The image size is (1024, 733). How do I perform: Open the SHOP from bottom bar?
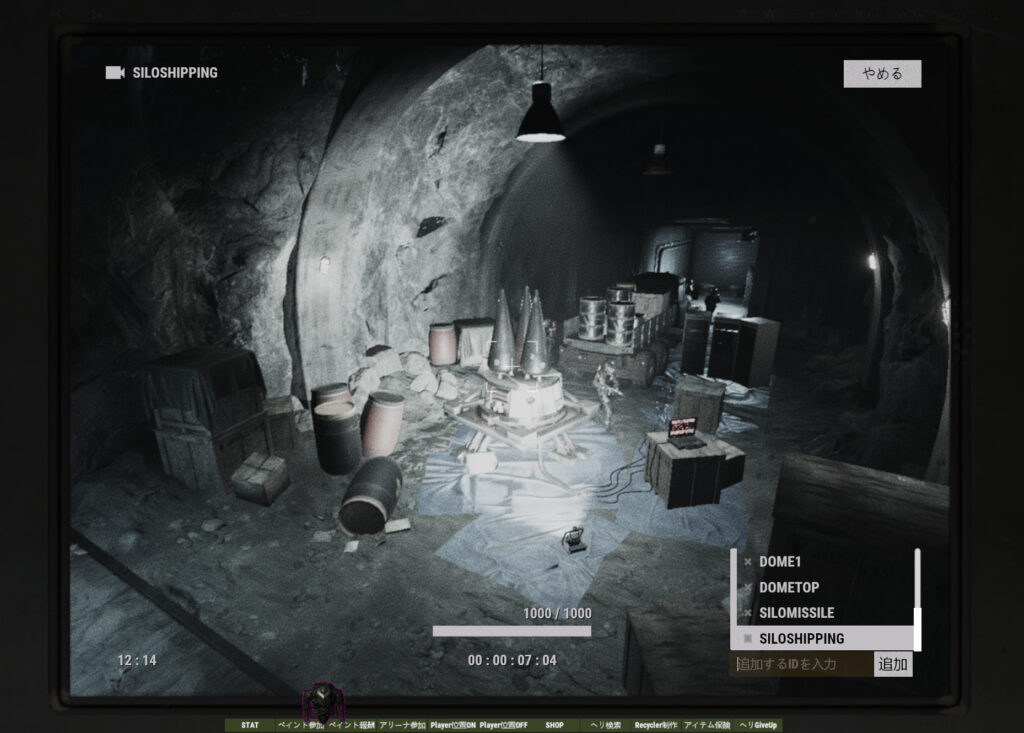click(554, 725)
